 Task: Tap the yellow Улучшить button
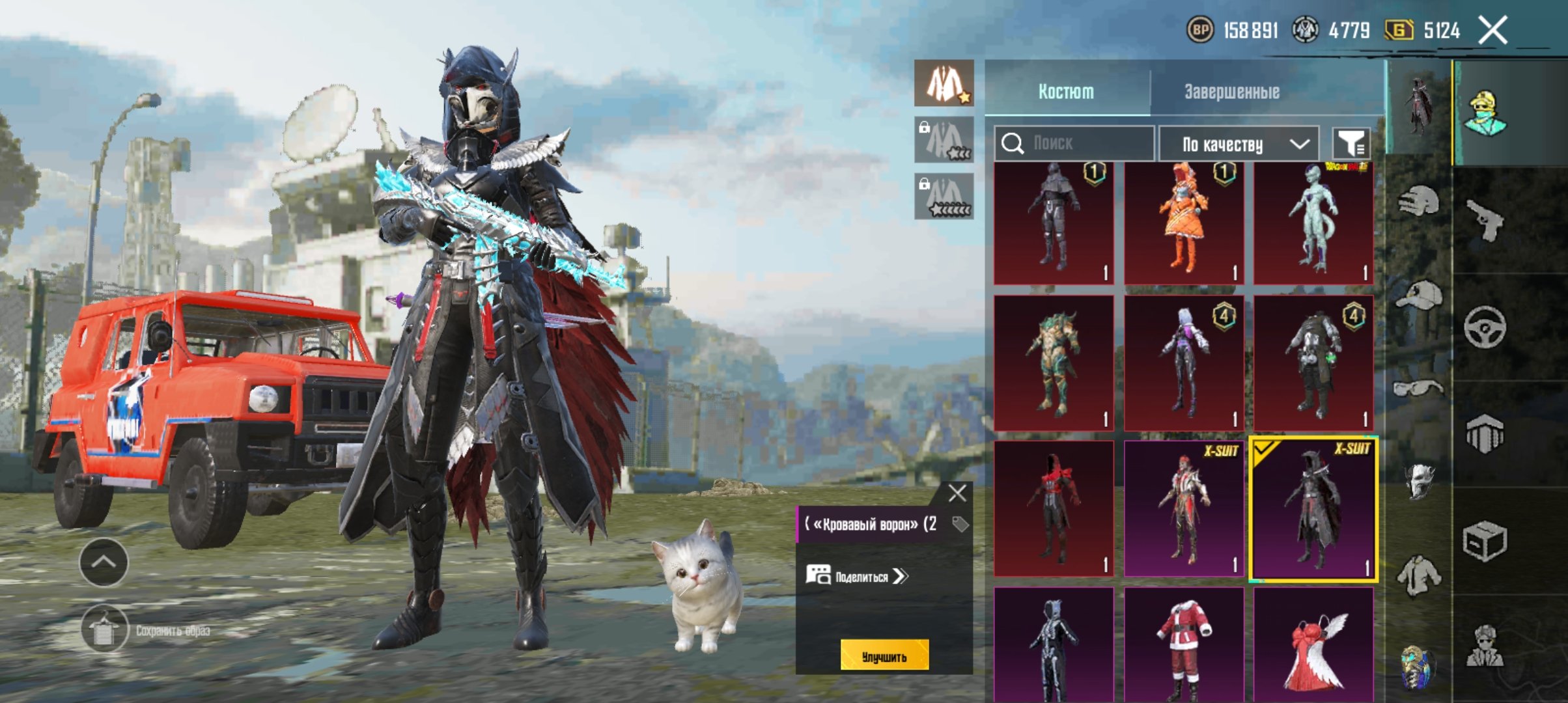[x=884, y=656]
